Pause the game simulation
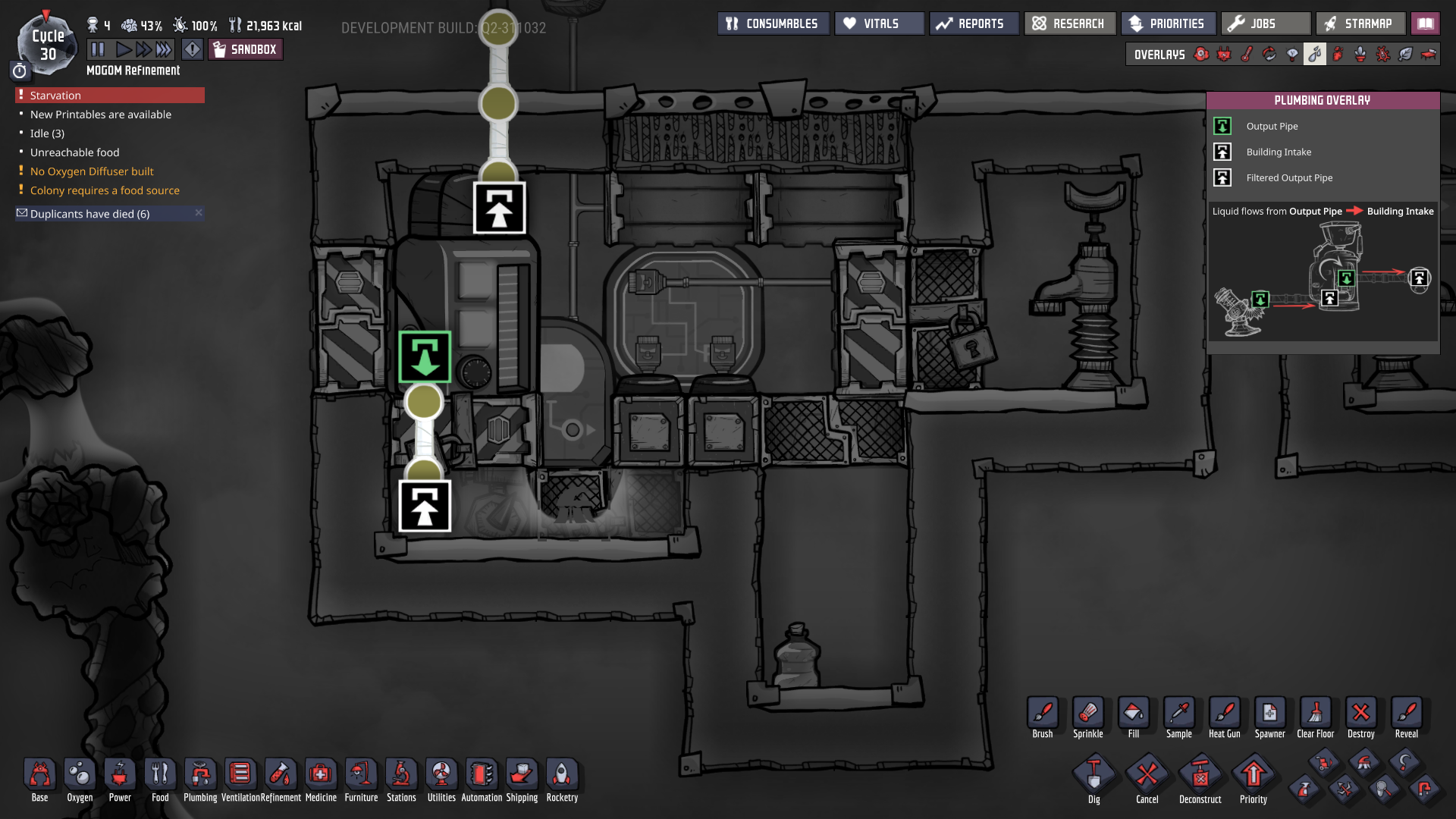Image resolution: width=1456 pixels, height=819 pixels. point(99,49)
